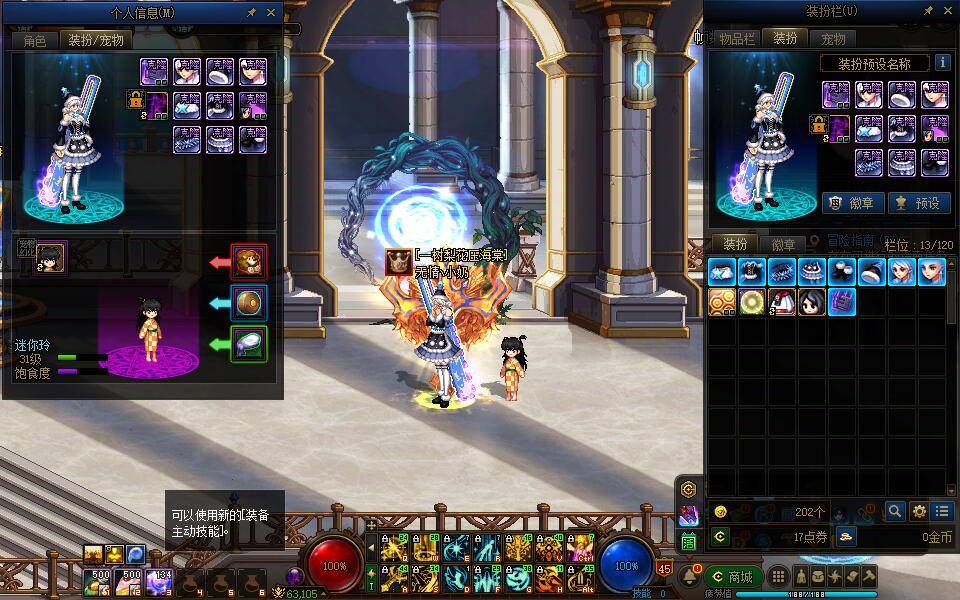Viewport: 960px width, 600px height.
Task: Open the 物品栏 items tab
Action: (737, 39)
